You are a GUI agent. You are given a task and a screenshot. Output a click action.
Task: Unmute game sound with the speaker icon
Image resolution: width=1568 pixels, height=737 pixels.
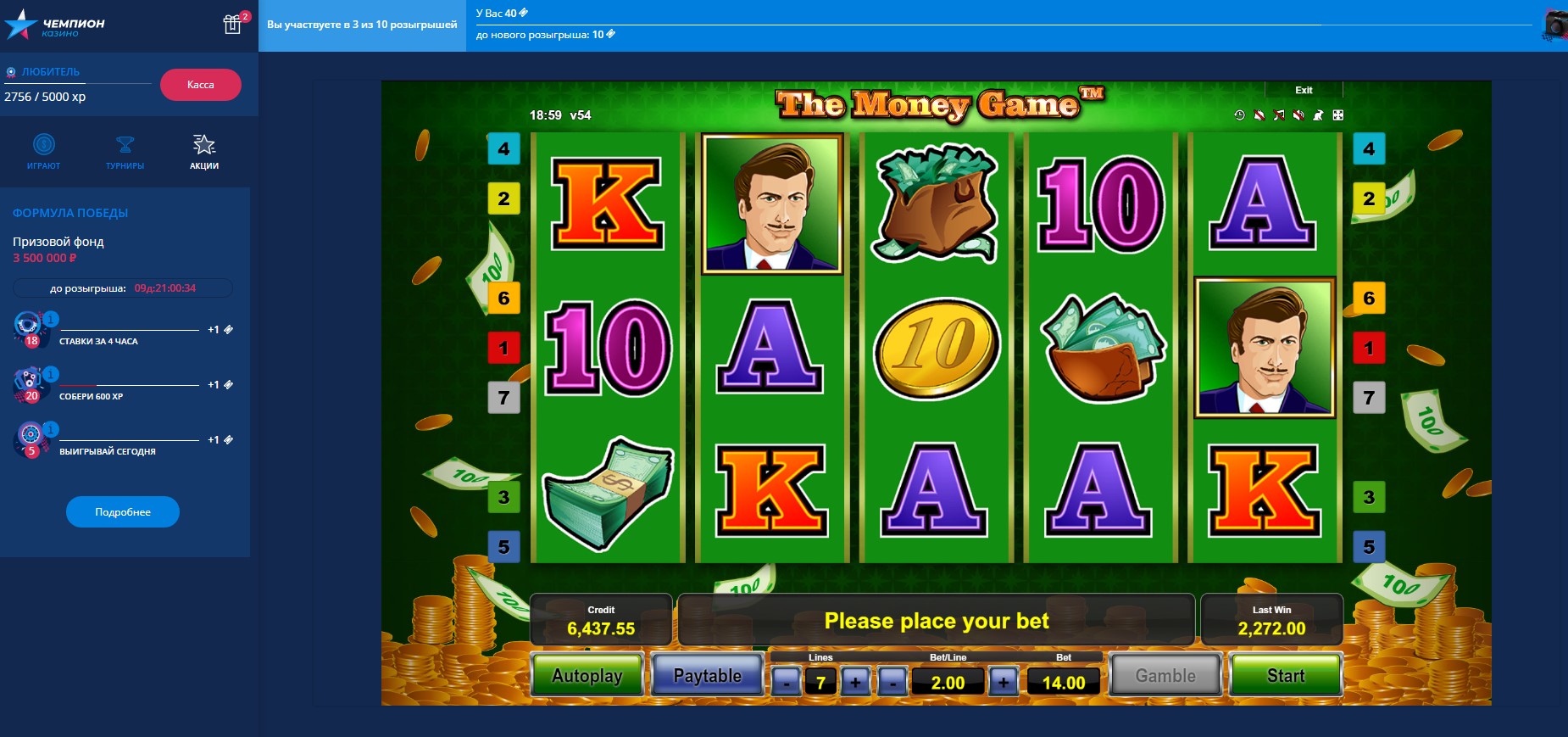click(1298, 114)
